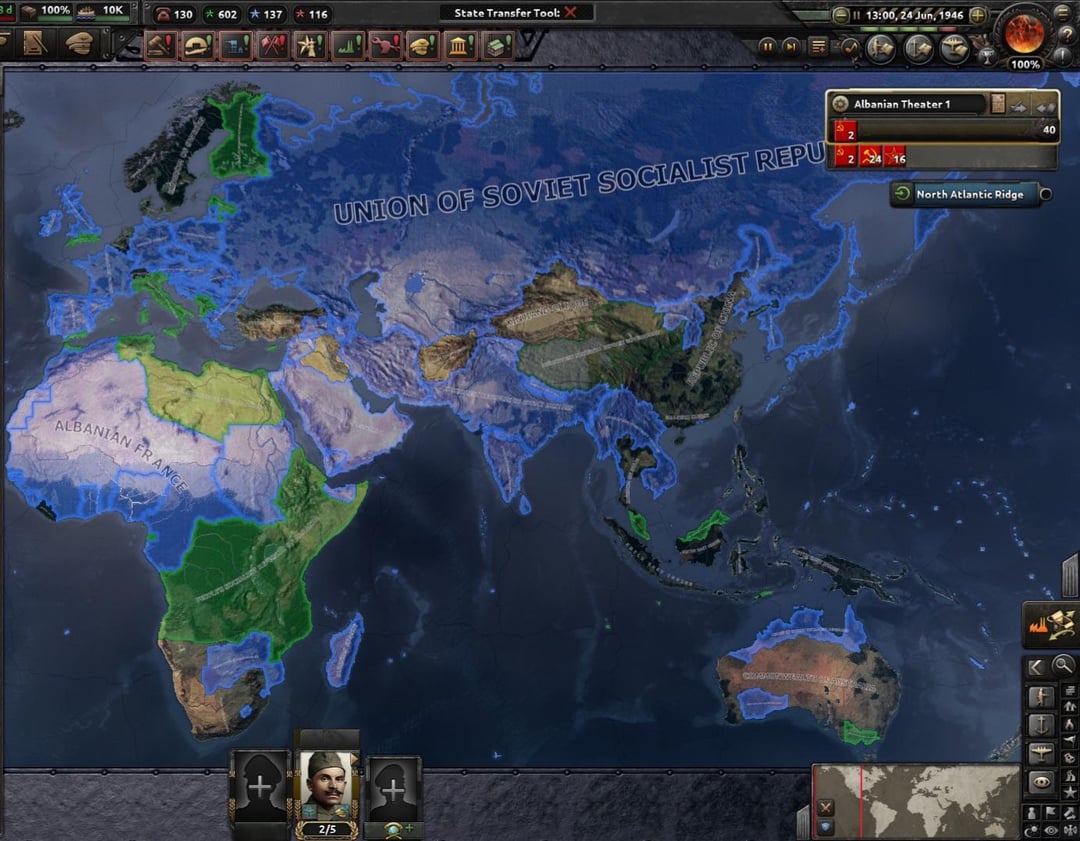
Task: Open the production chart alert icon
Action: point(347,46)
